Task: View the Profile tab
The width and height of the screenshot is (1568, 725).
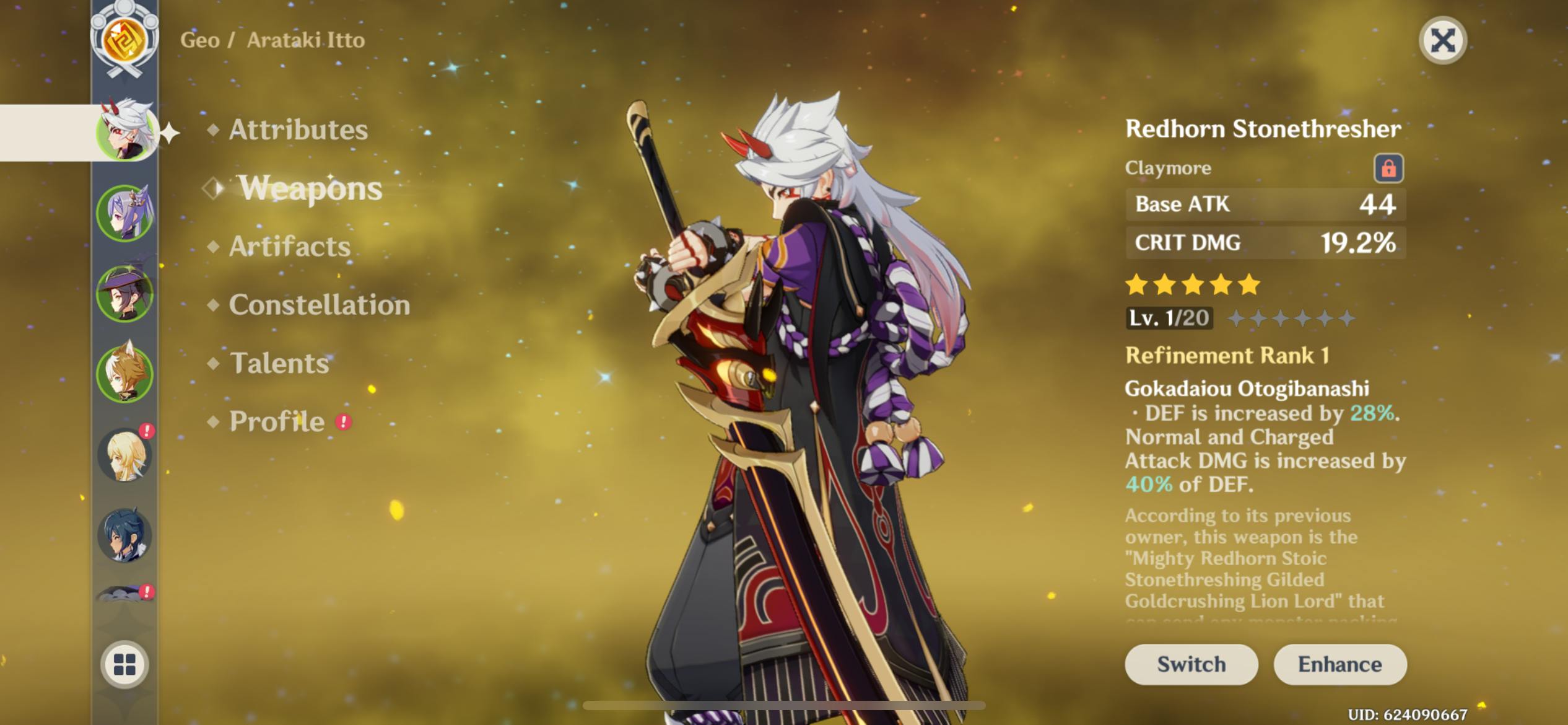Action: (277, 422)
